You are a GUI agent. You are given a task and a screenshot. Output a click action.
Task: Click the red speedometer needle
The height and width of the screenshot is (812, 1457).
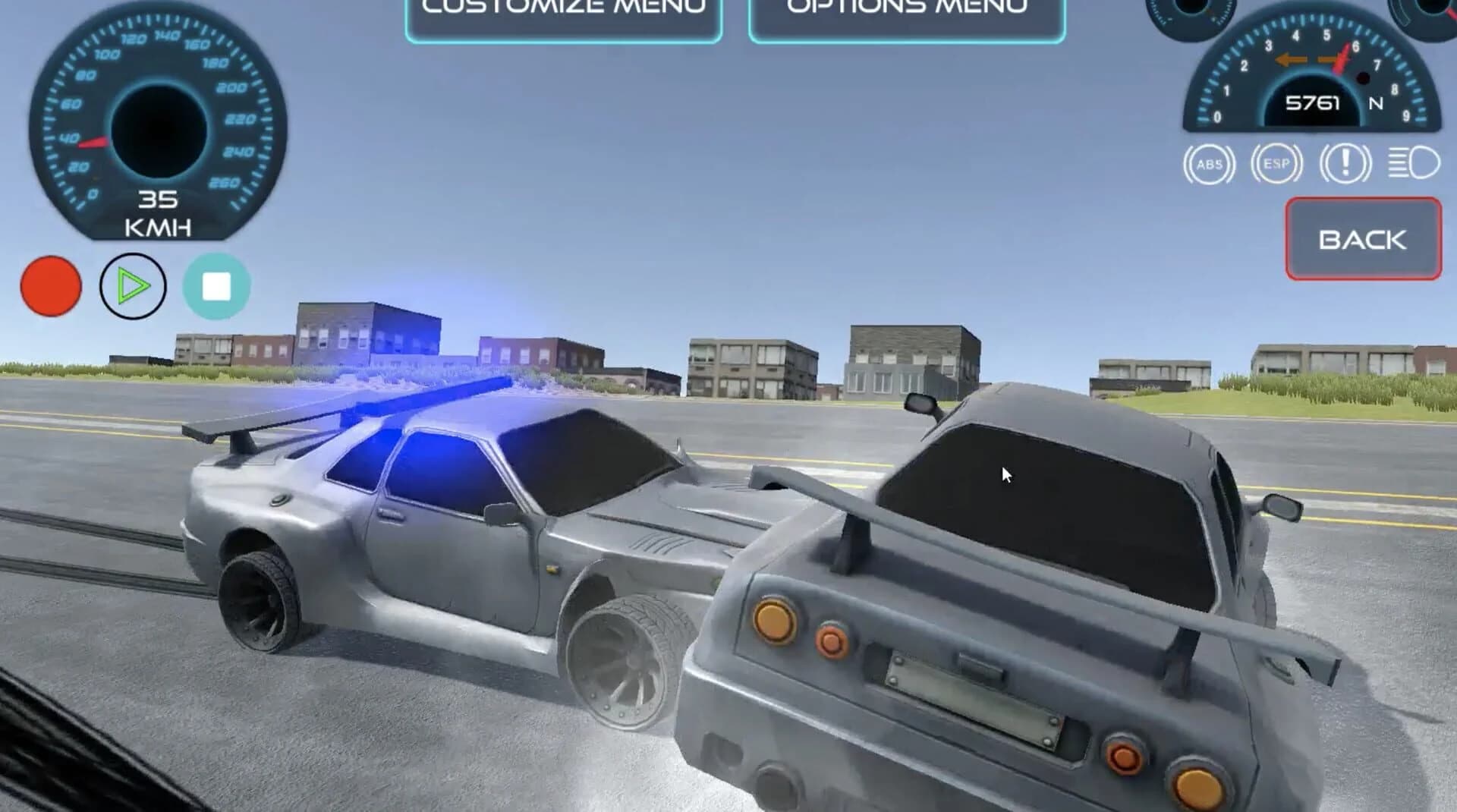pyautogui.click(x=91, y=141)
